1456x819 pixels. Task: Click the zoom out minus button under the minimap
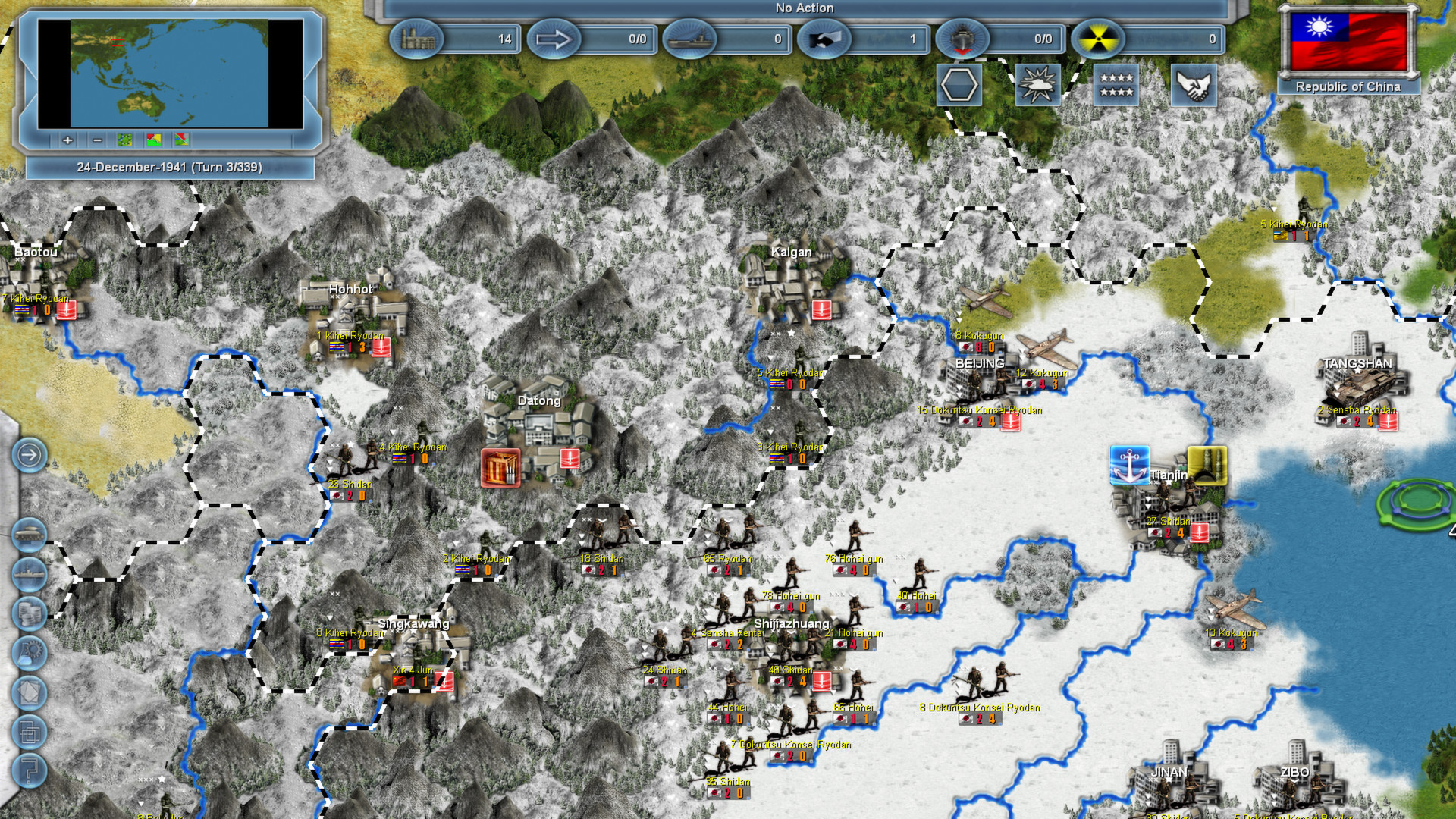tap(97, 140)
